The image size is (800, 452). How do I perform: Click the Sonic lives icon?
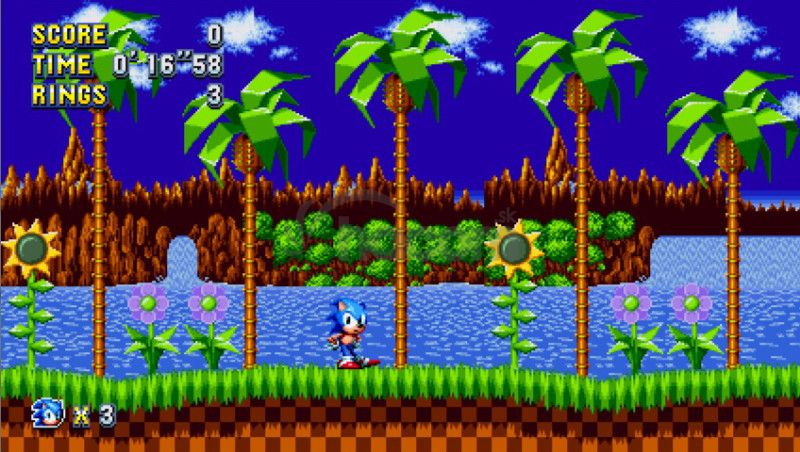[48, 413]
